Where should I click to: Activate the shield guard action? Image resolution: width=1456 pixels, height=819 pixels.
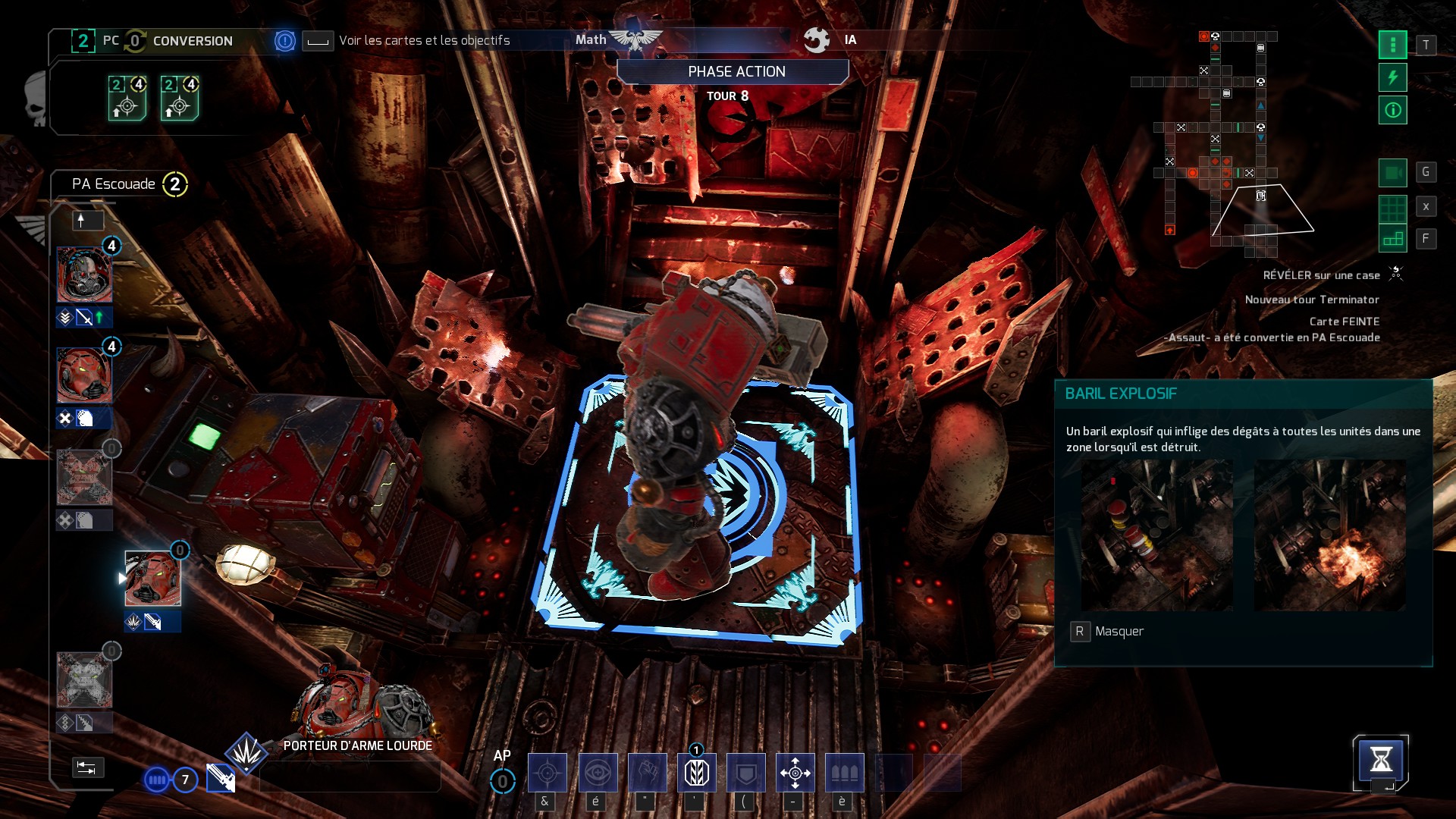tap(745, 773)
